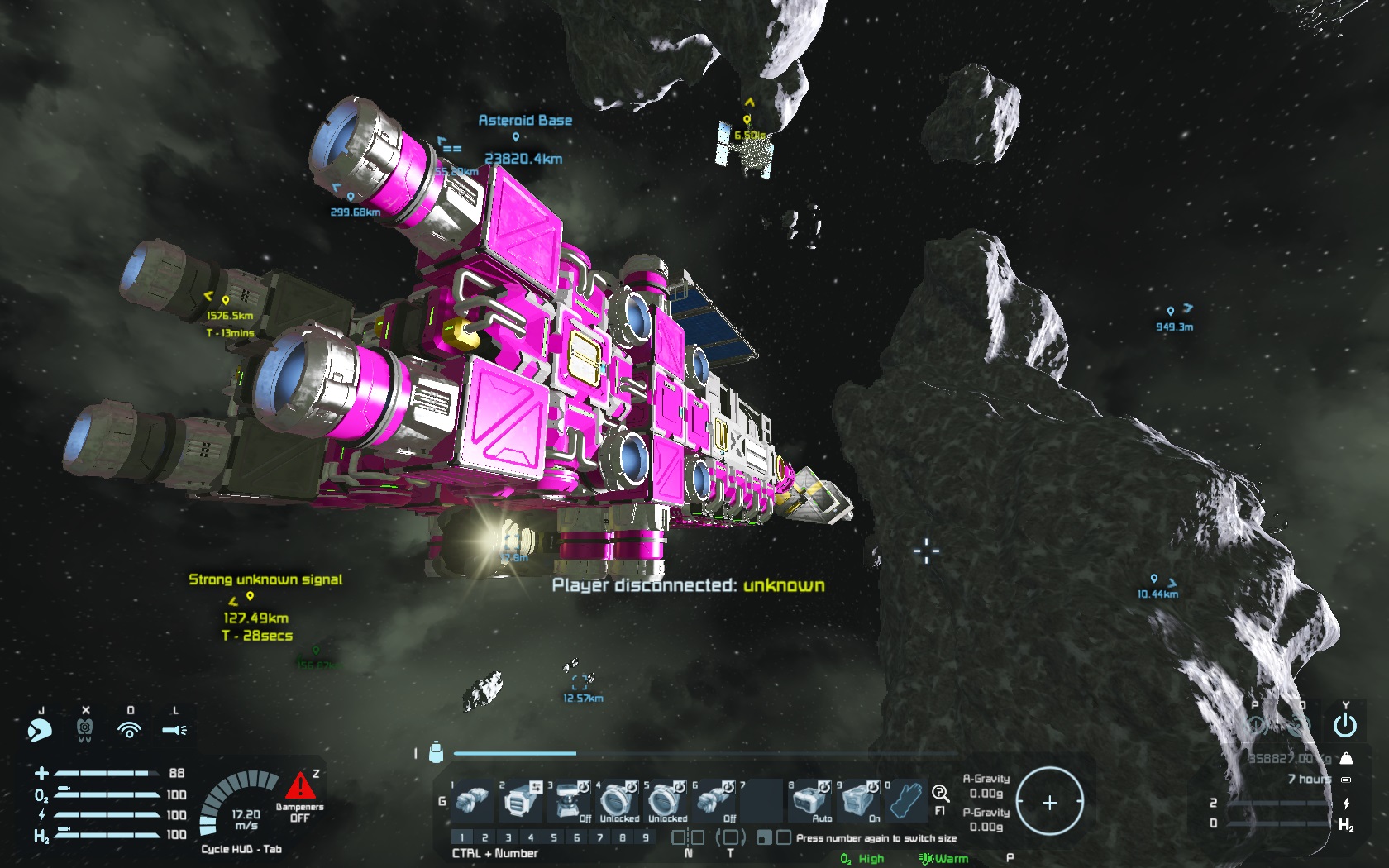Viewport: 1389px width, 868px height.
Task: Toggle the slot 9 block labeled On
Action: (859, 801)
